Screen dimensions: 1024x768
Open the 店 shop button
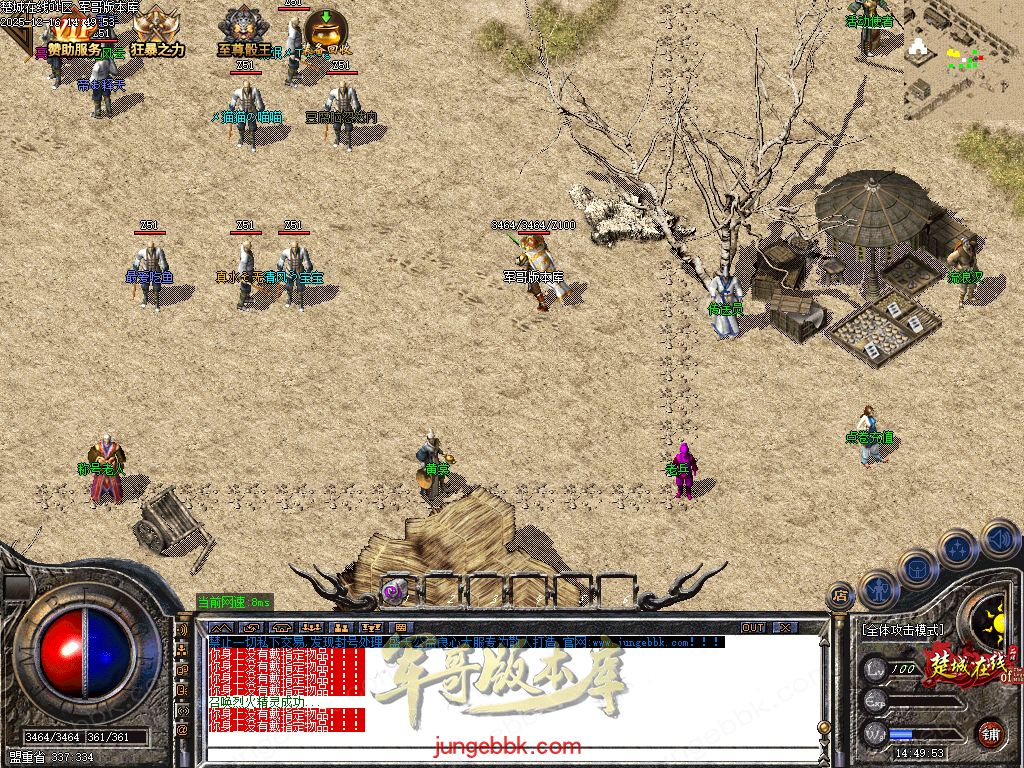click(840, 597)
